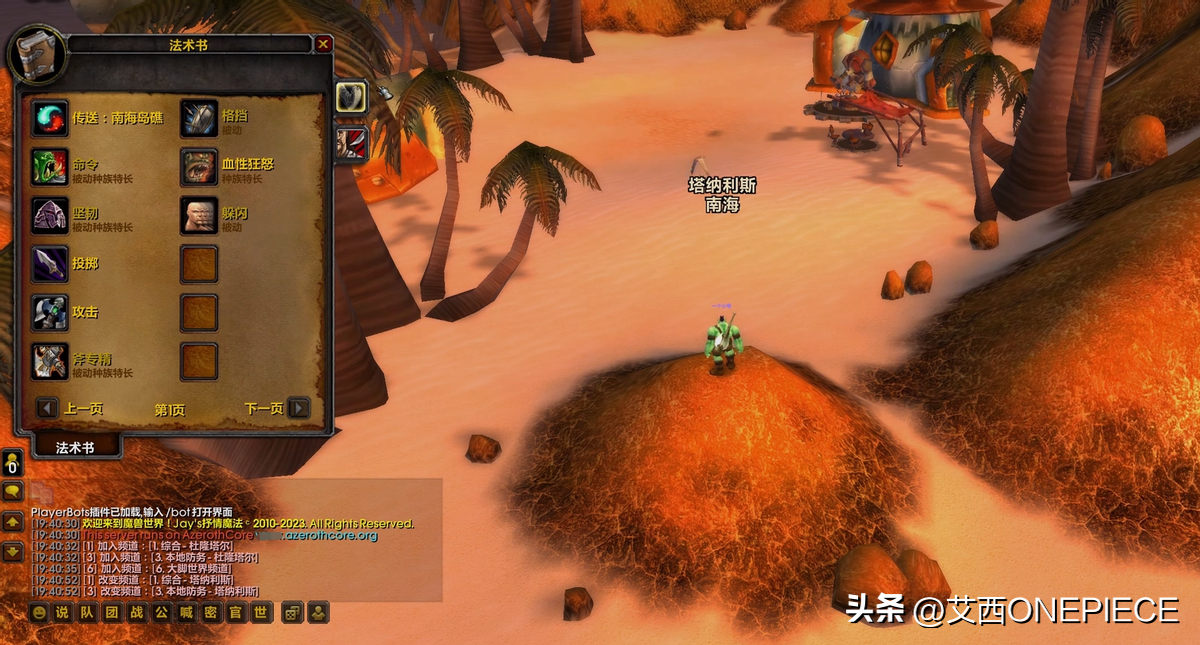This screenshot has width=1200, height=645.
Task: Select the 说 say chat channel button
Action: coord(62,612)
